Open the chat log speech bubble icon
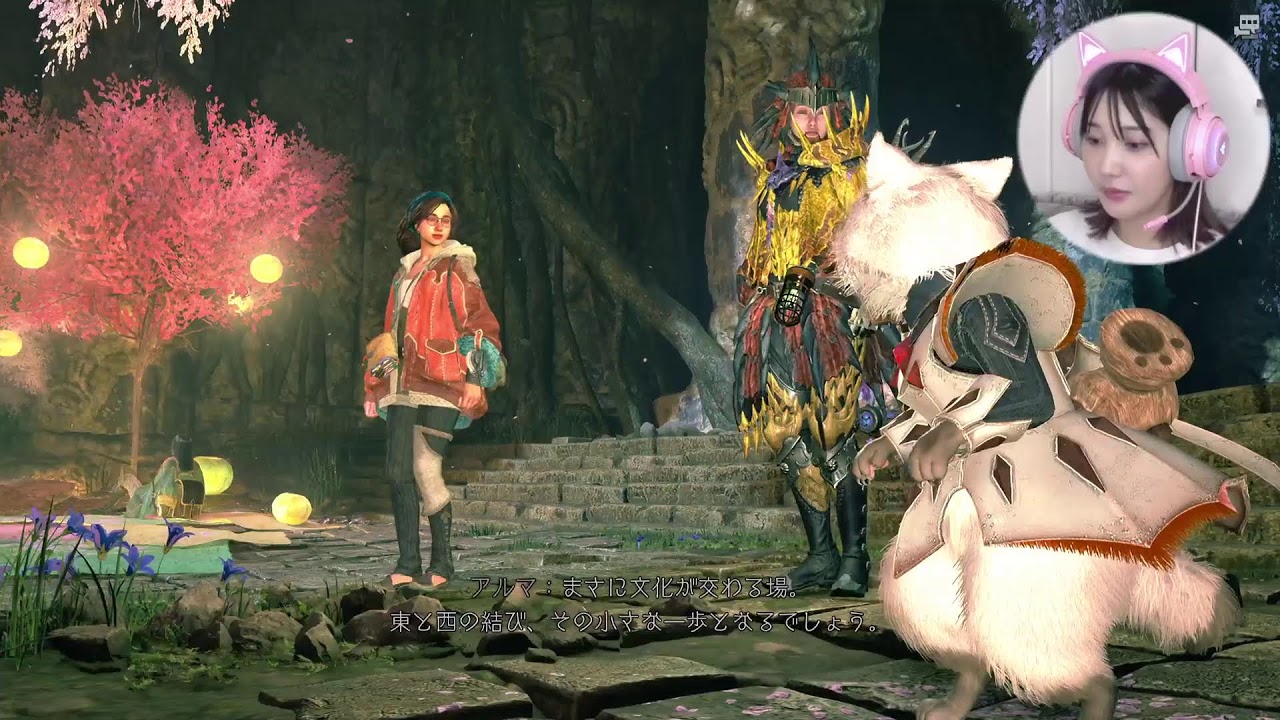1280x720 pixels. click(1245, 26)
